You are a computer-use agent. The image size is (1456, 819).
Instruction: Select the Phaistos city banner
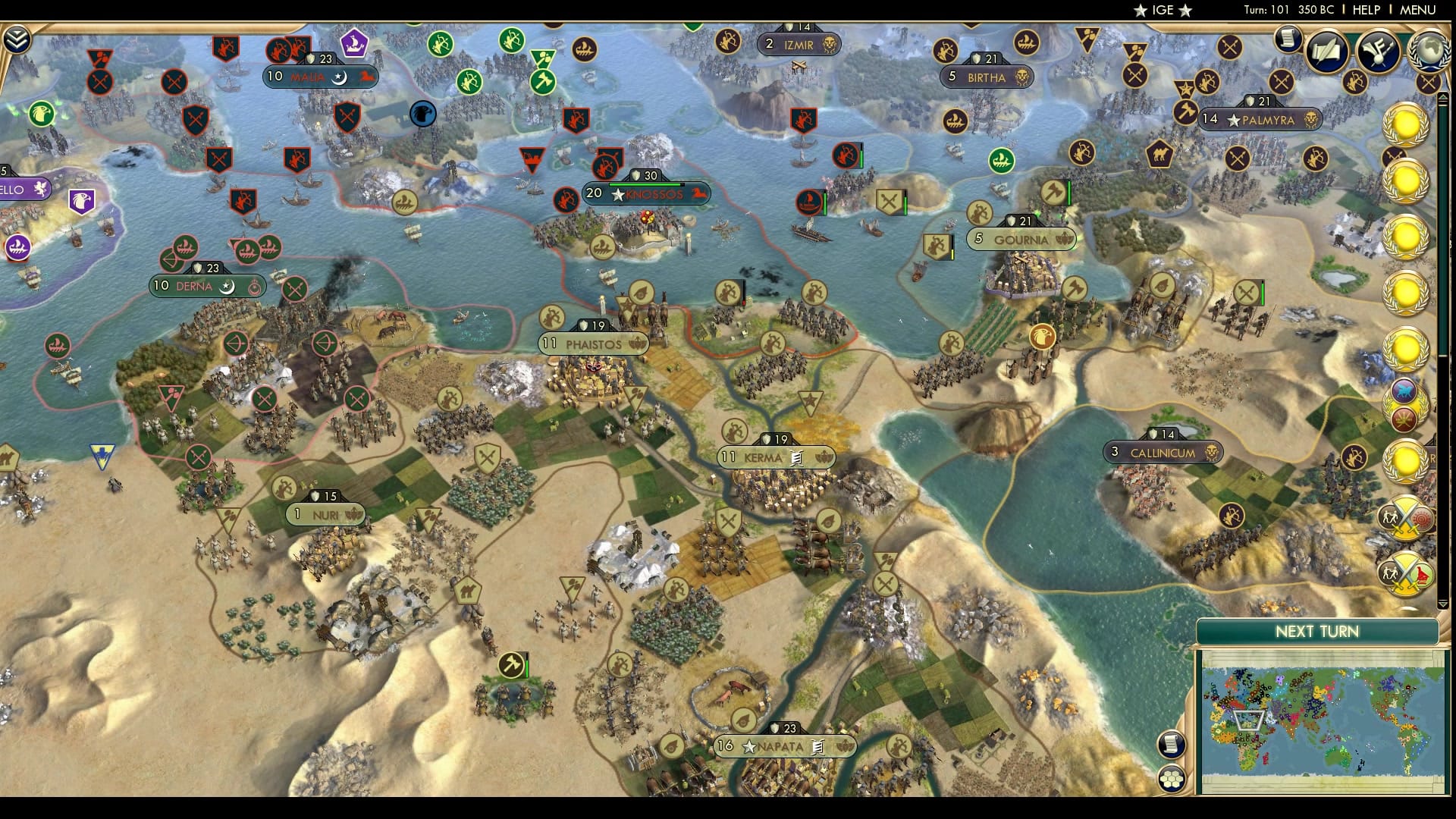(x=593, y=344)
